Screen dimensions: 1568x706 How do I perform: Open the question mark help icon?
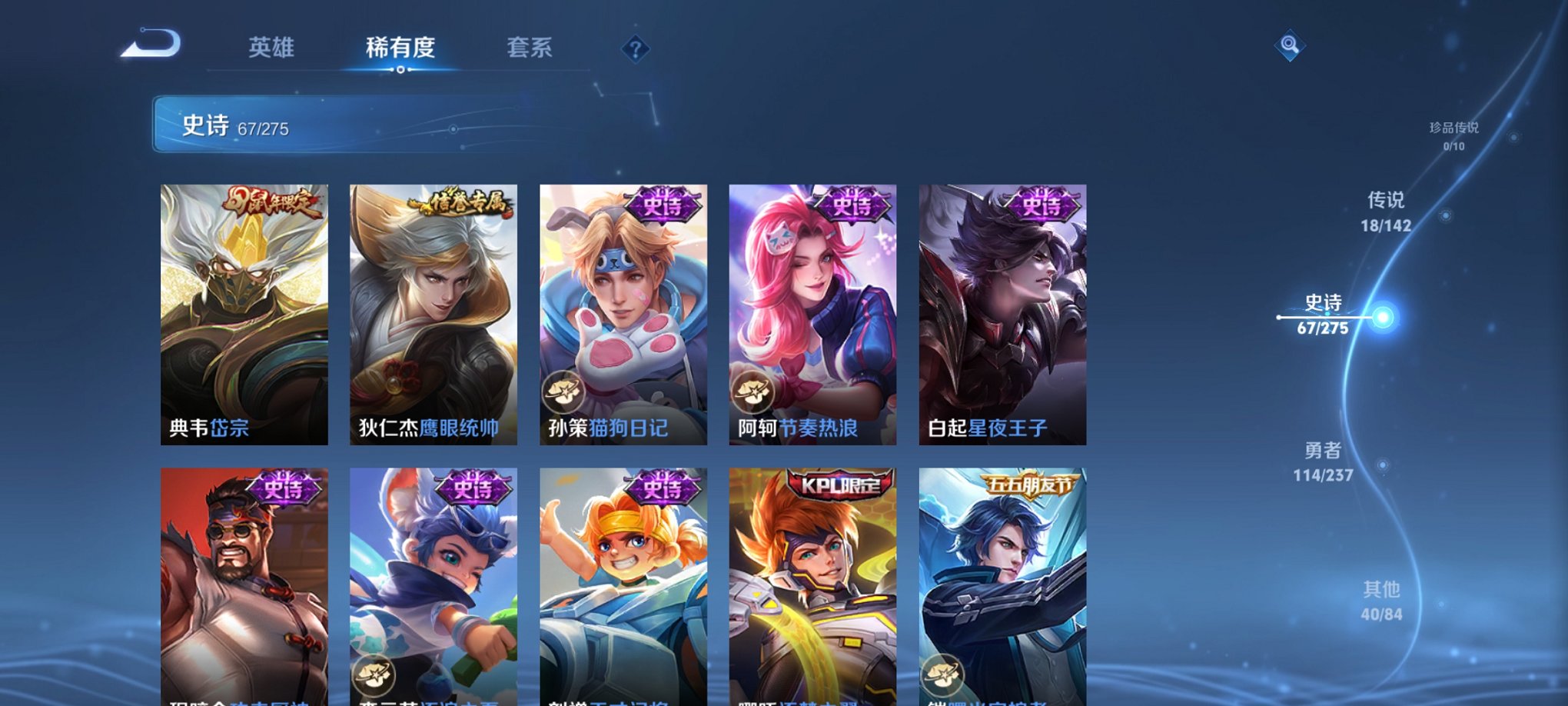pos(634,50)
